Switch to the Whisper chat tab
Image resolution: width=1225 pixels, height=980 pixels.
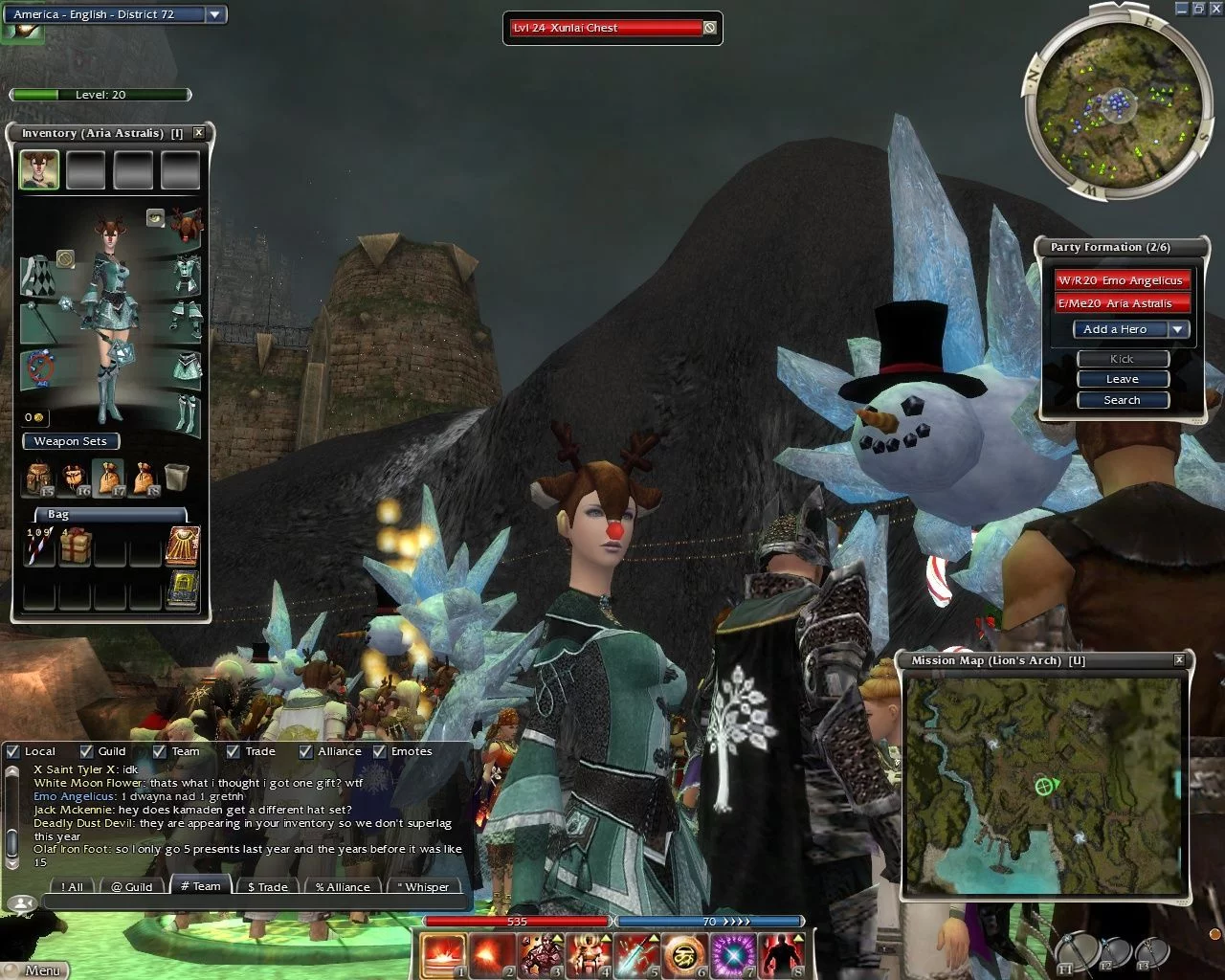tap(423, 886)
